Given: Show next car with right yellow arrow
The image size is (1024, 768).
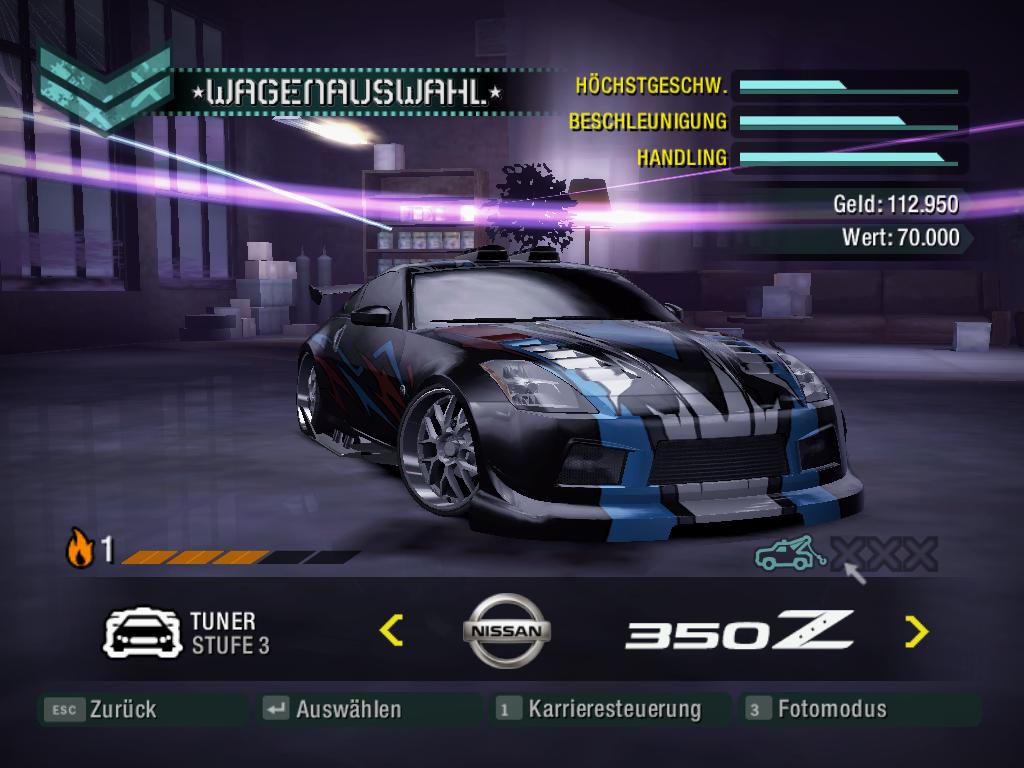Looking at the screenshot, I should [x=916, y=631].
